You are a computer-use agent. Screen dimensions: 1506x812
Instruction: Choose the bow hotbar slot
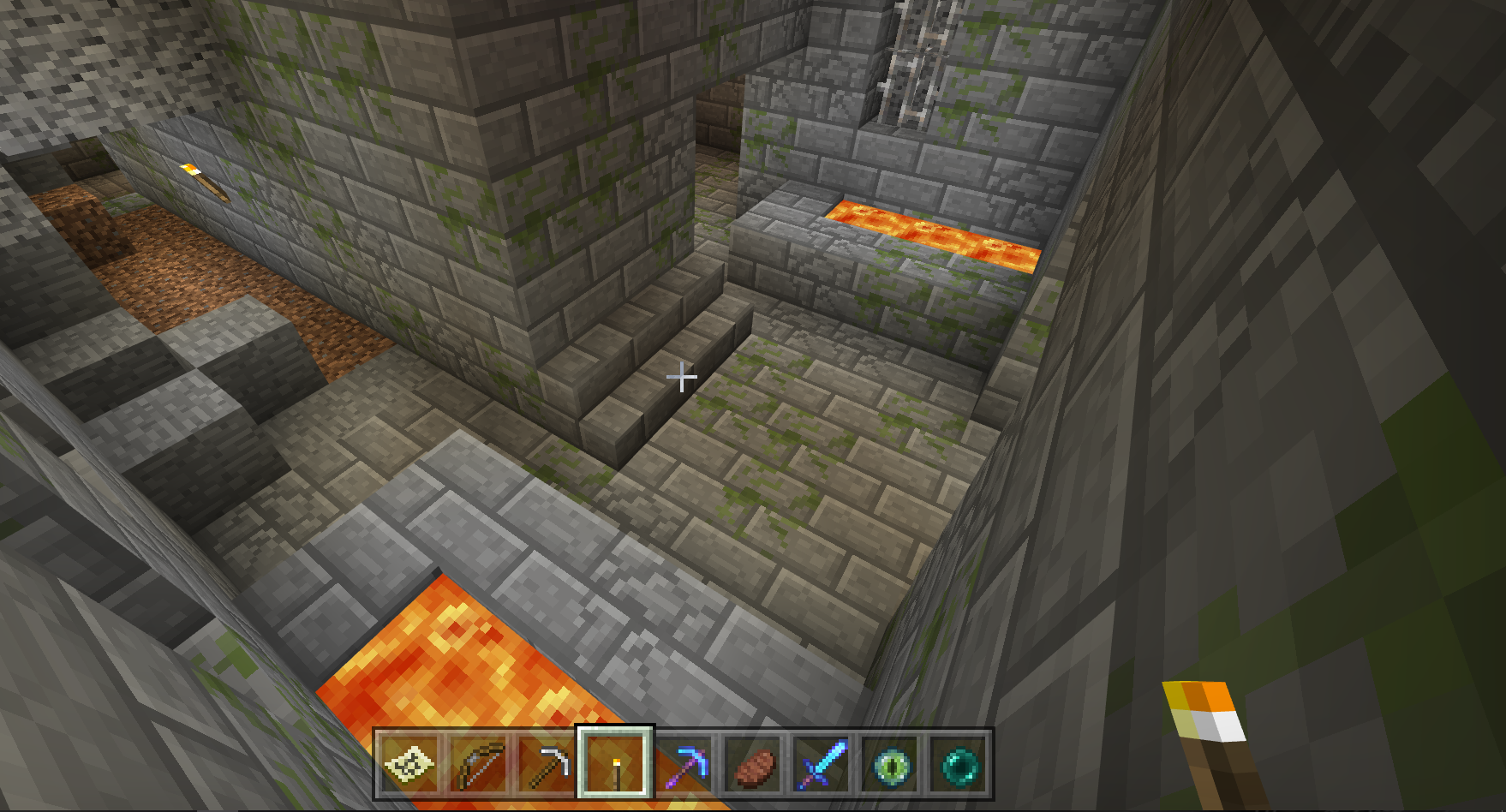coord(478,764)
